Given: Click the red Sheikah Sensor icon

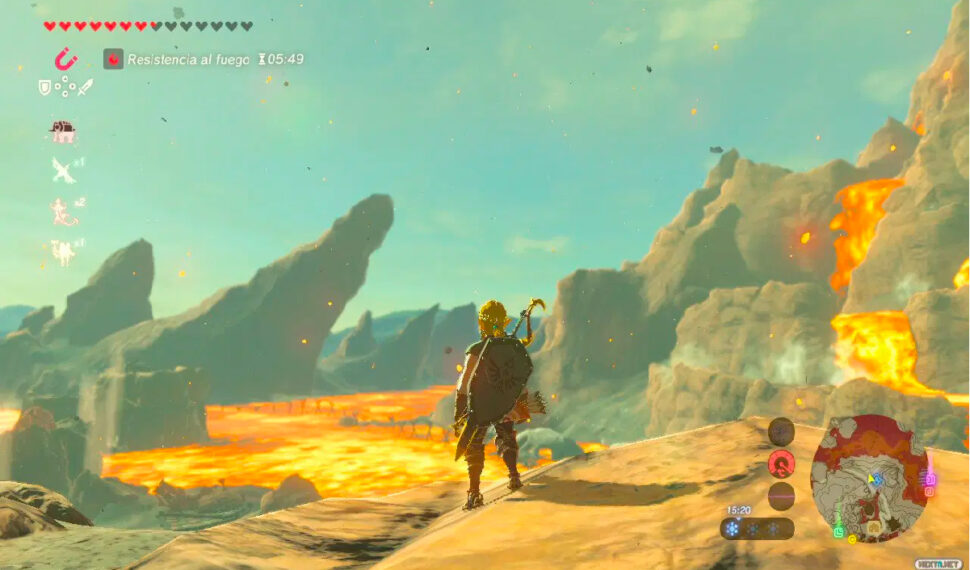Looking at the screenshot, I should [781, 463].
